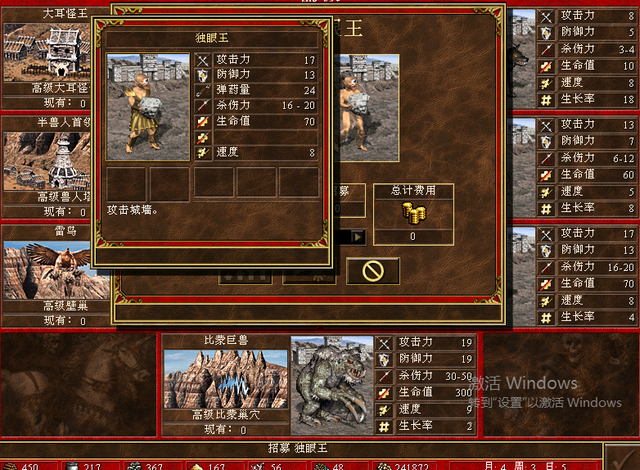Viewport: 640px width, 470px height.
Task: Cancel the Cyclops King recruitment
Action: point(372,271)
